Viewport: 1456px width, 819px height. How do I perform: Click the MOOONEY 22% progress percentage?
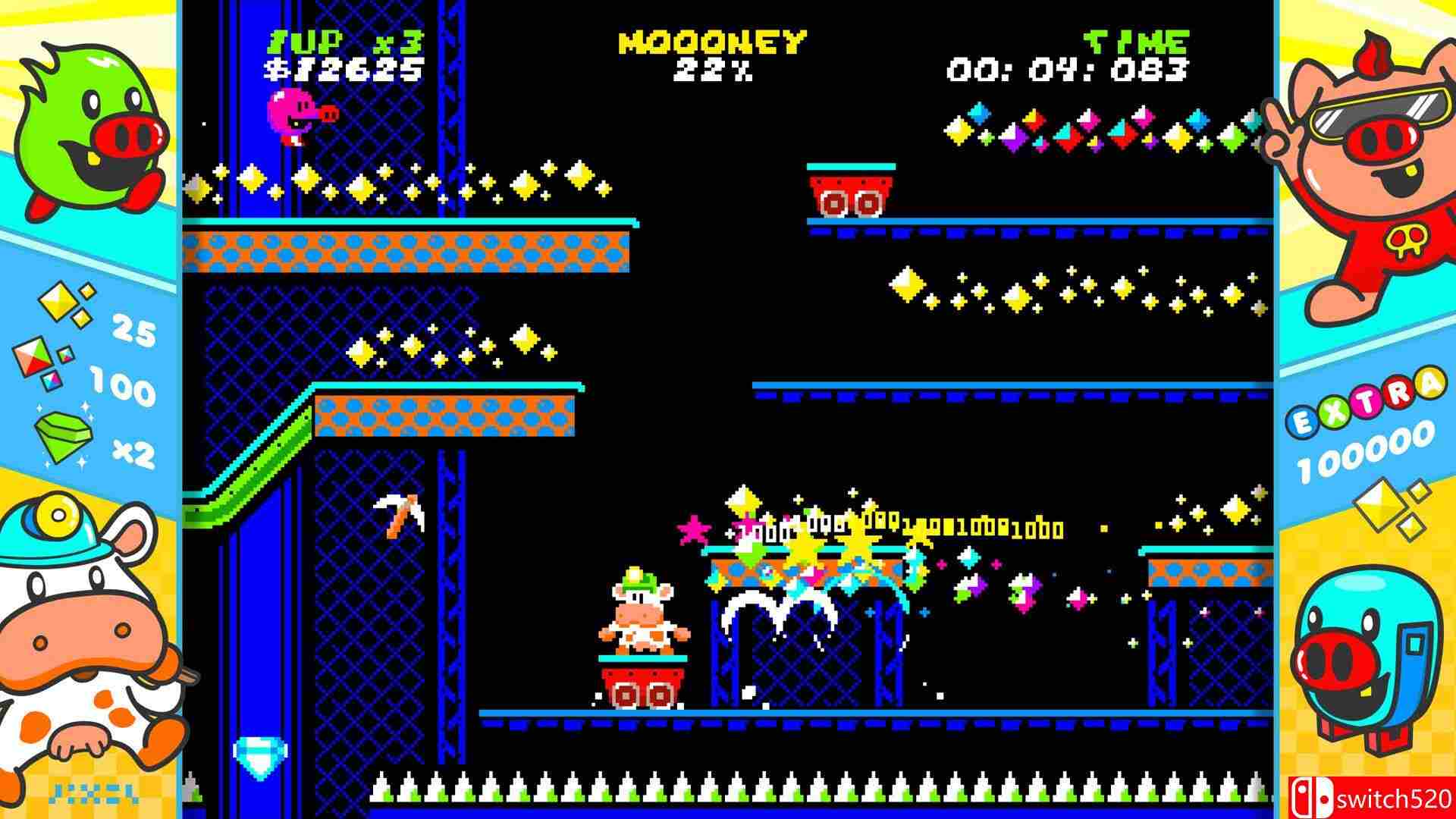coord(711,72)
